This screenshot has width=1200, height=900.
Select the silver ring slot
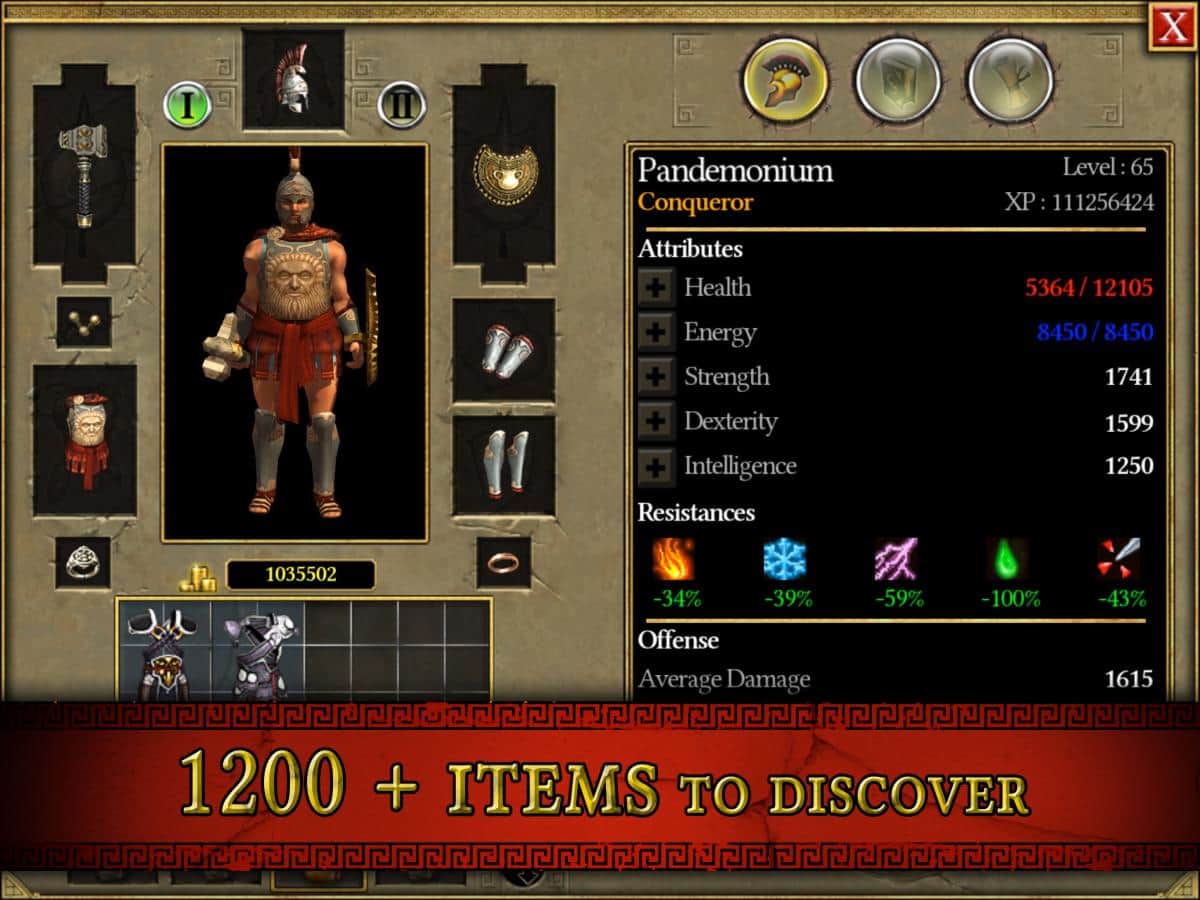point(83,562)
